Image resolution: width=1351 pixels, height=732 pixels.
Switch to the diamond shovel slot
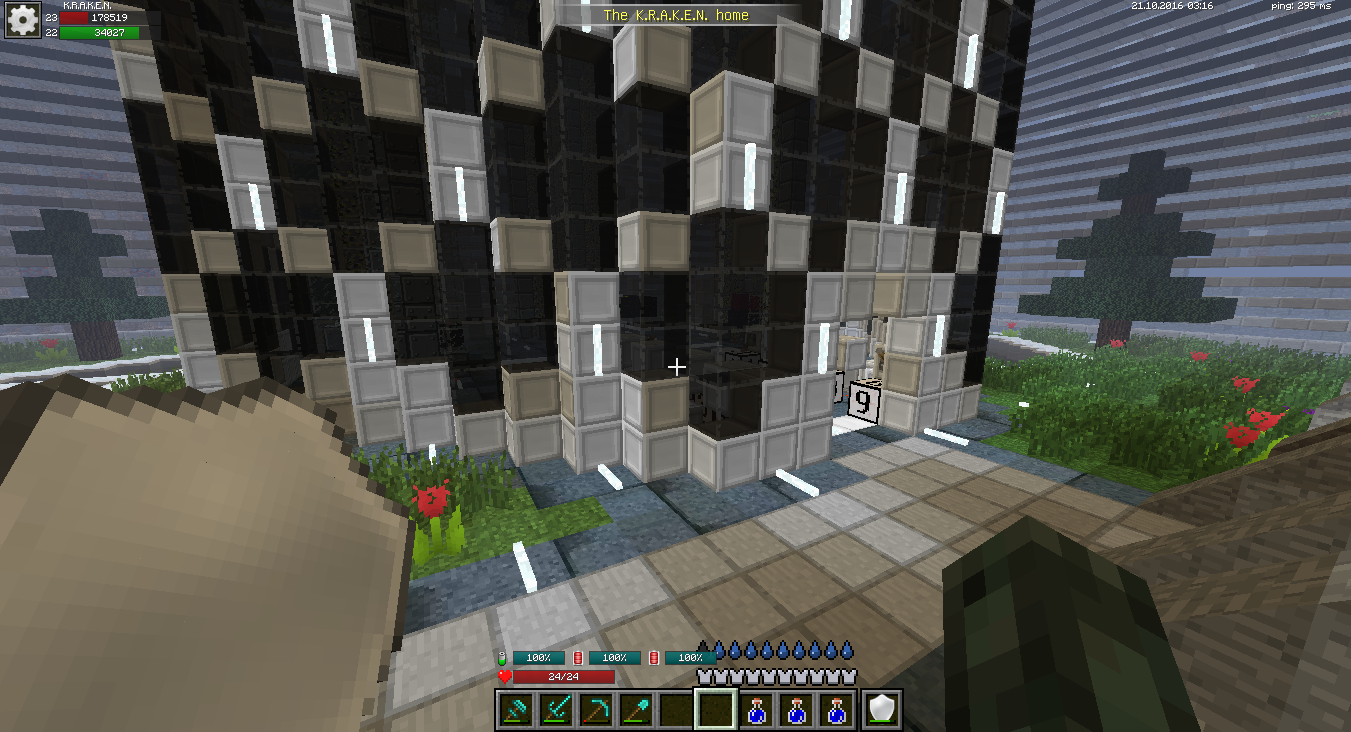coord(637,710)
